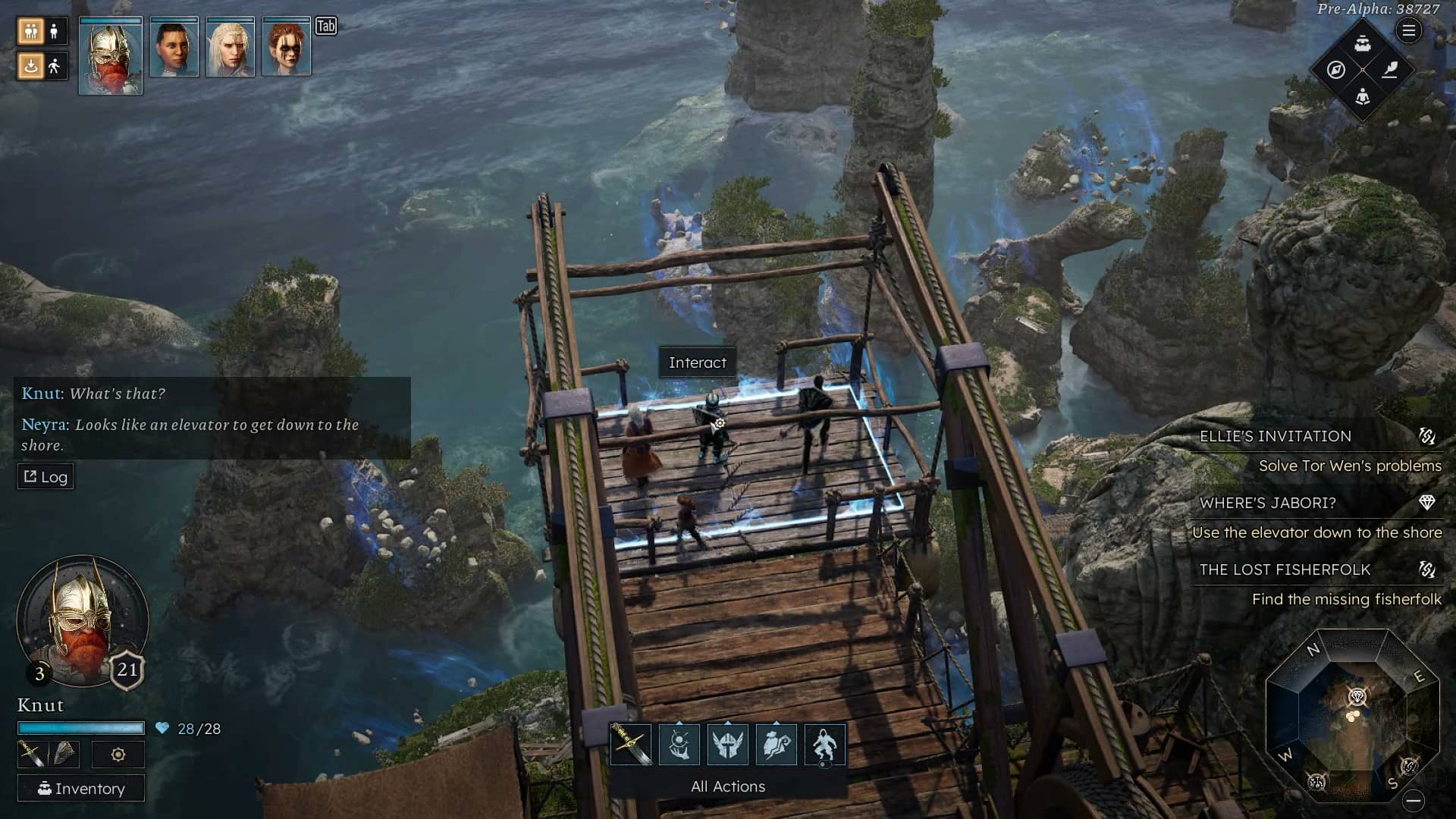Select the red-haired face-painted companion portrait
Image resolution: width=1456 pixels, height=819 pixels.
click(x=286, y=48)
